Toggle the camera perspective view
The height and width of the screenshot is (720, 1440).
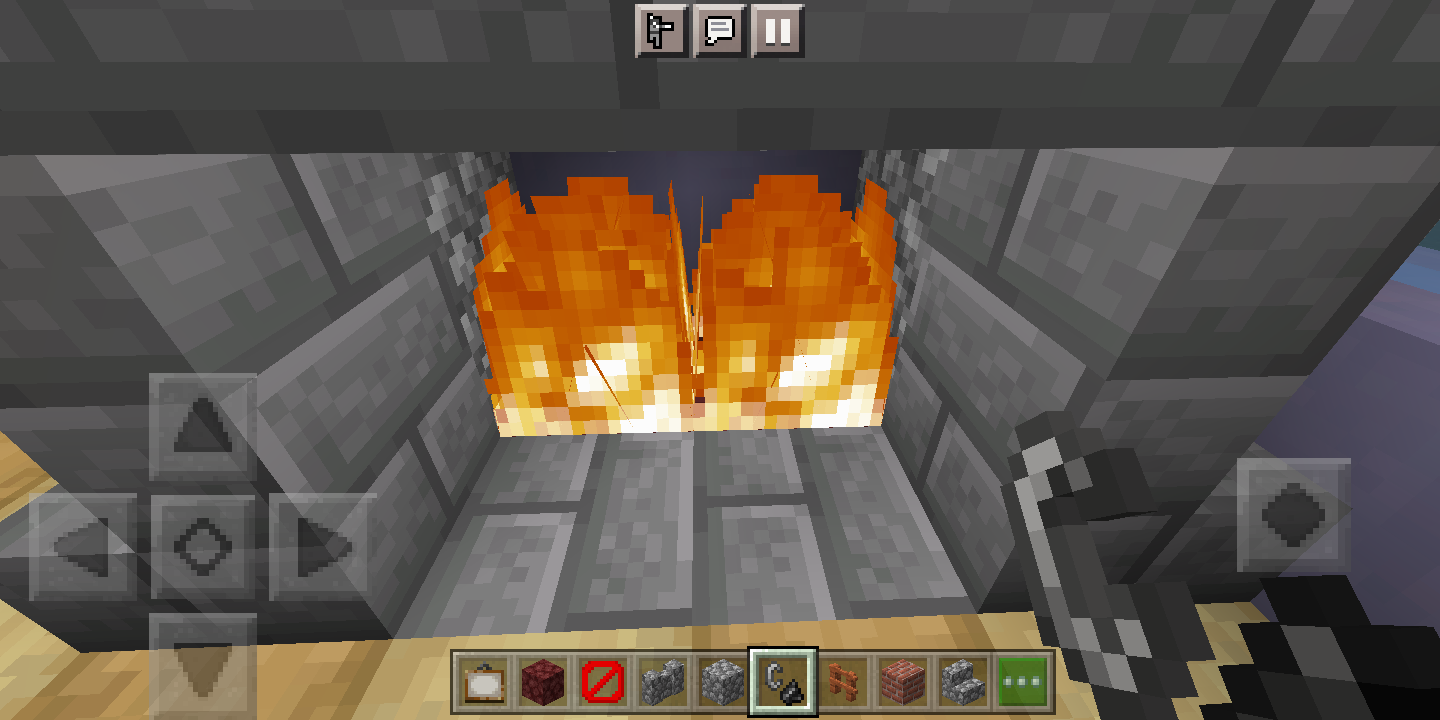tap(659, 29)
